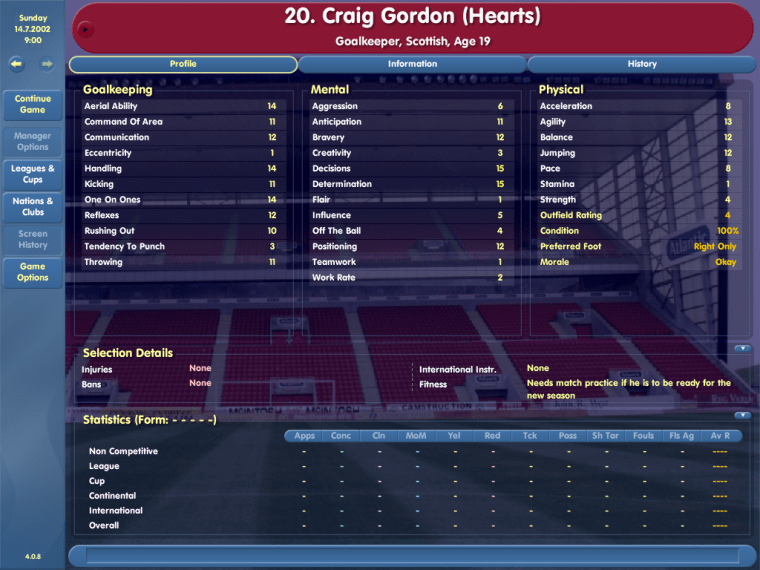The width and height of the screenshot is (760, 570).
Task: Continue the game
Action: point(33,104)
